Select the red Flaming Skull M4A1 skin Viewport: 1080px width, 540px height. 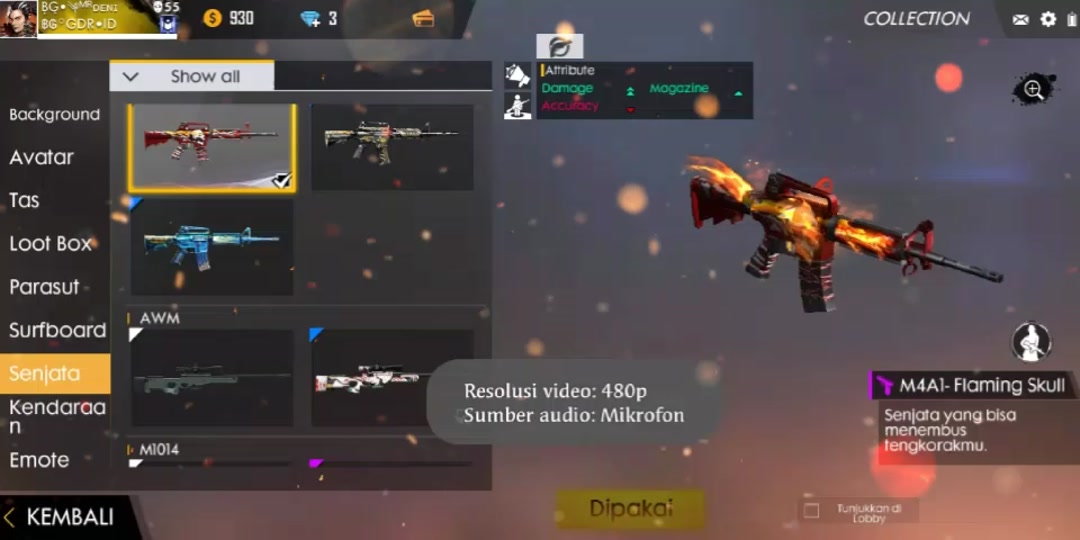click(x=211, y=147)
